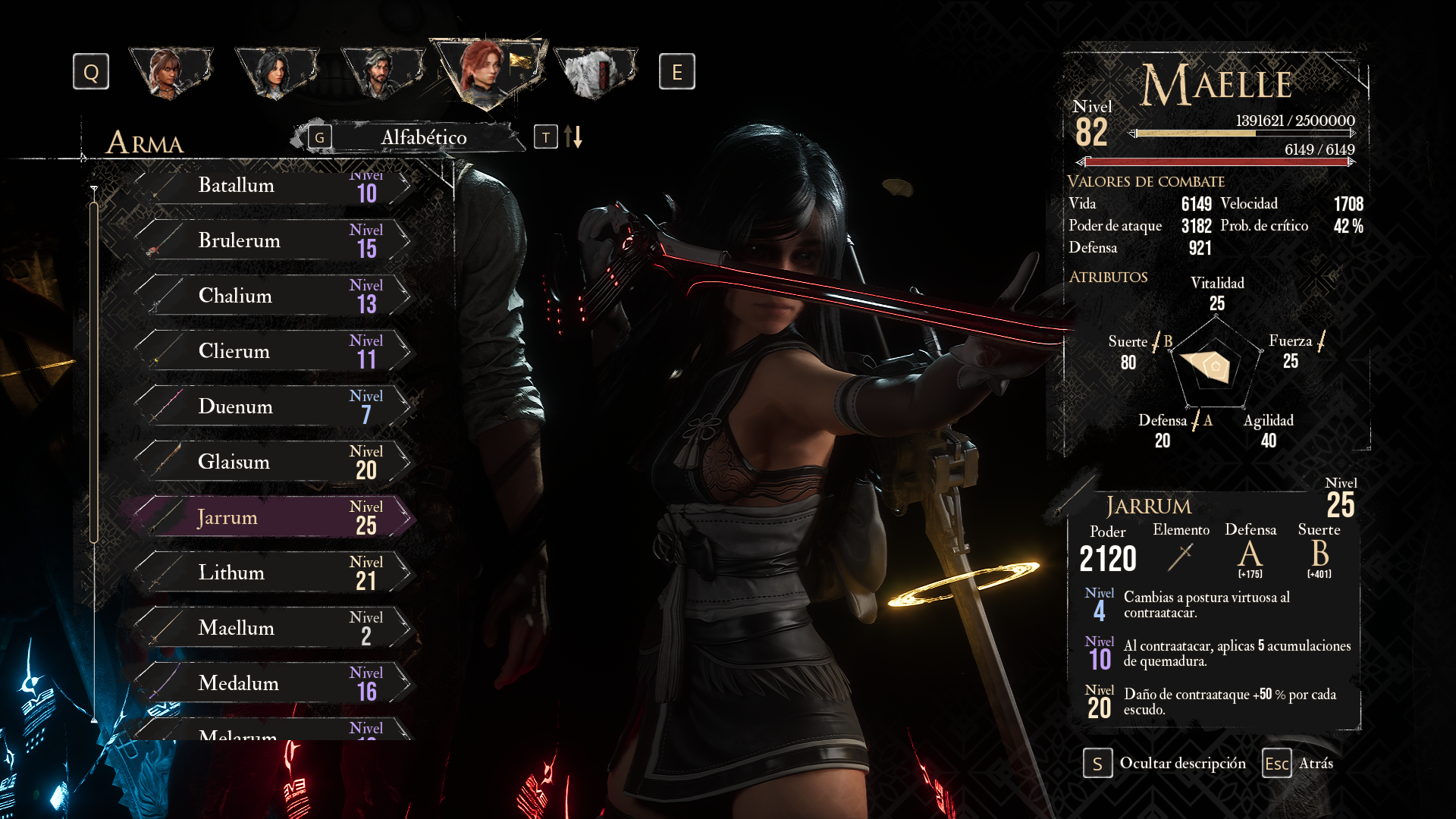Screen dimensions: 1456x819
Task: Choose the Chalium weapon entry
Action: click(273, 296)
